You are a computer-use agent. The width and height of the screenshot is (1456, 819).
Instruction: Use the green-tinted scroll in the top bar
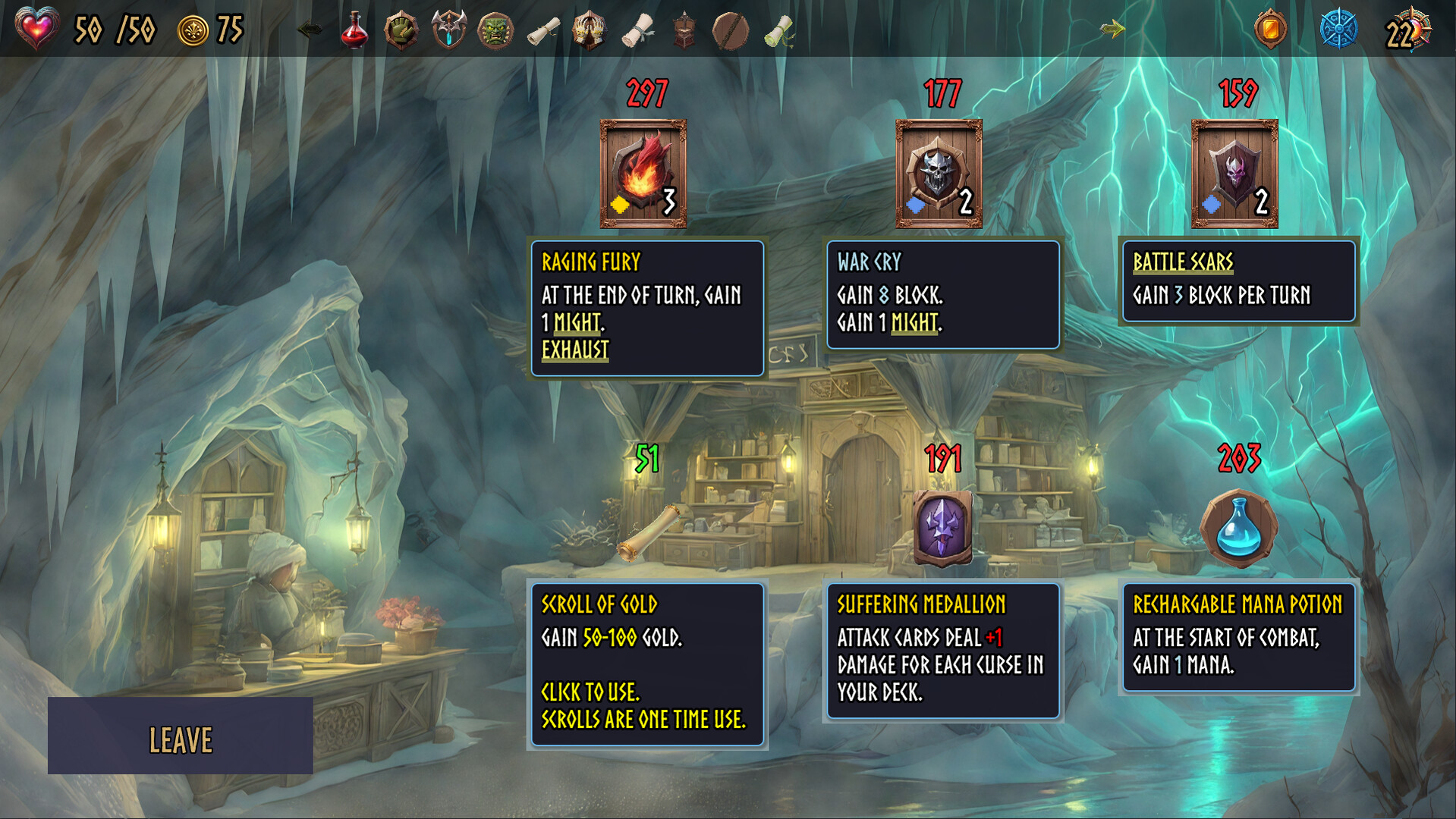point(778,30)
